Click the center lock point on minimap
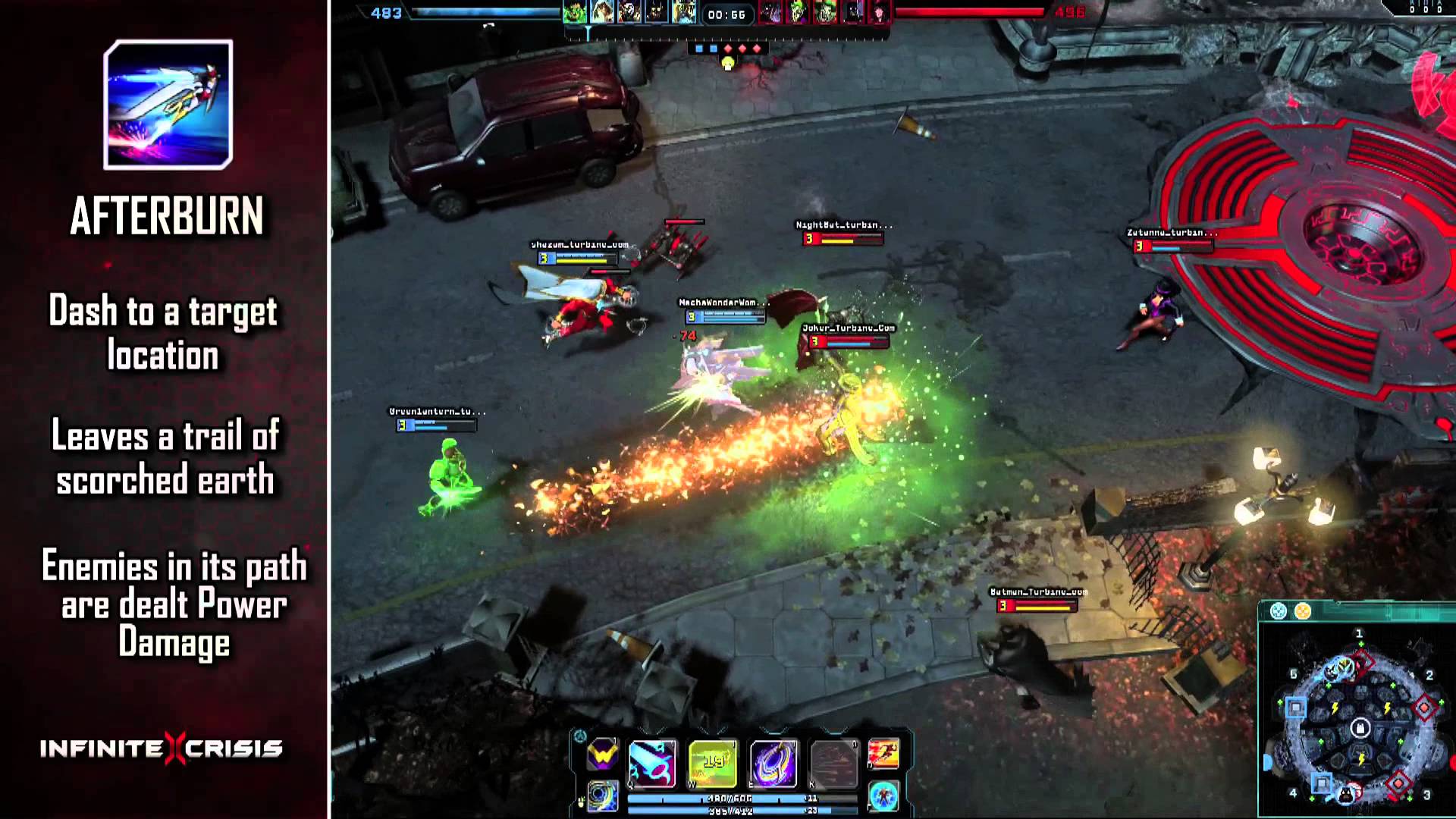The width and height of the screenshot is (1456, 819). point(1360,729)
